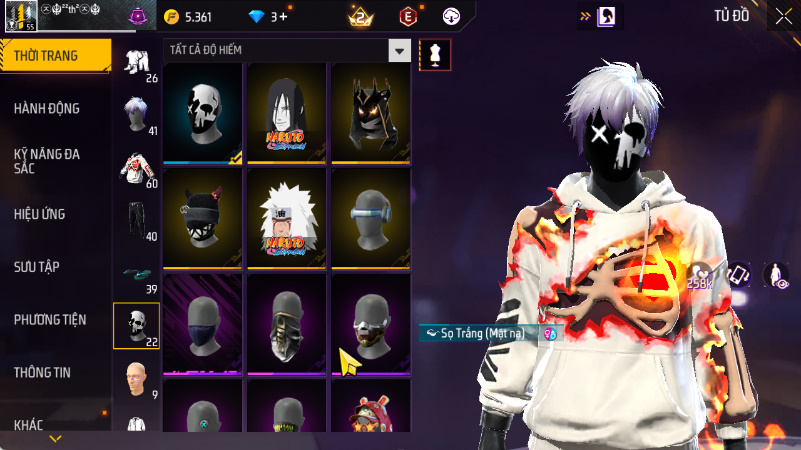This screenshot has height=450, width=801.
Task: Open the hair subcategory with count 41
Action: 135,114
